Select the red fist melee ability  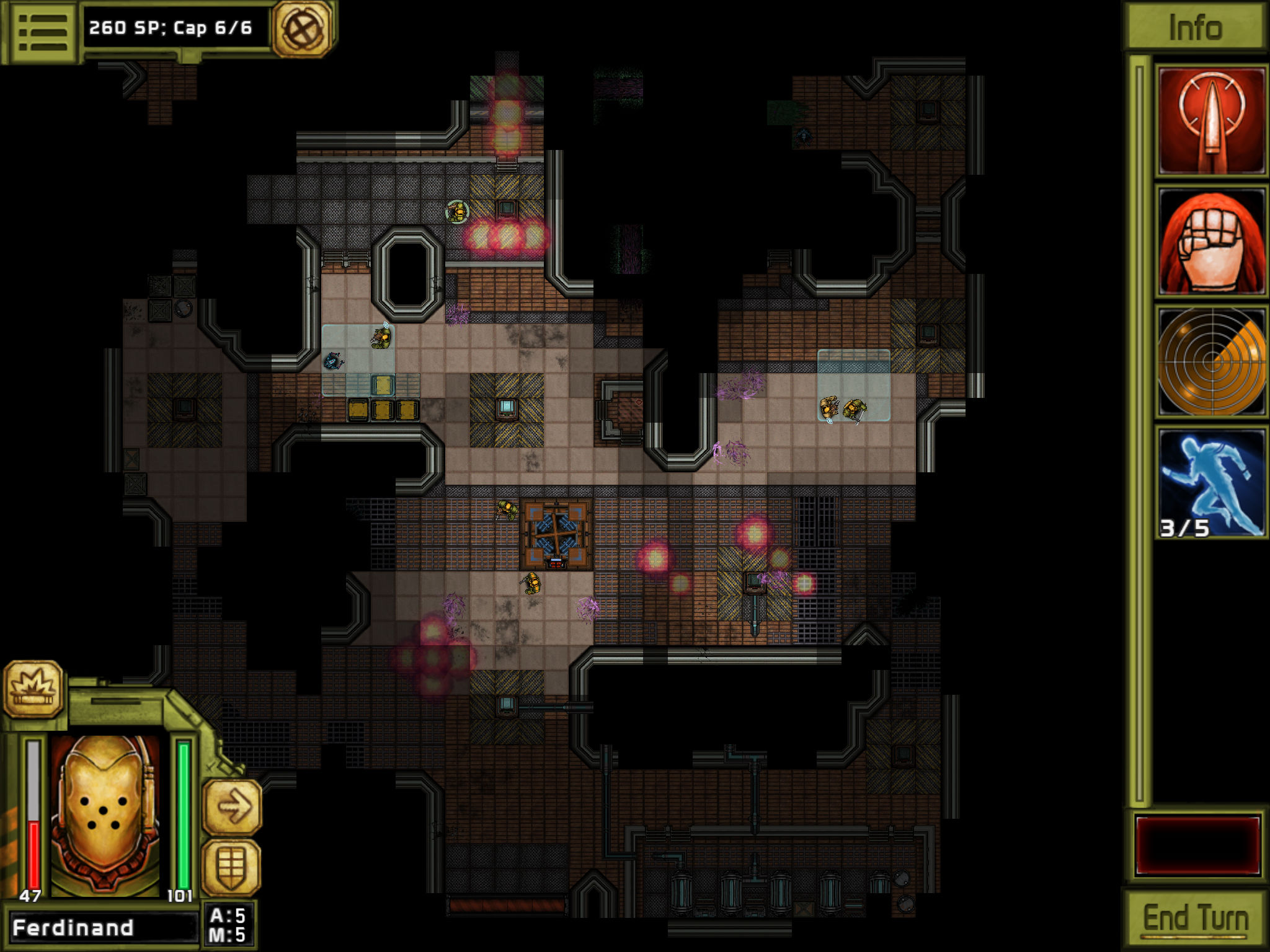tap(1211, 242)
